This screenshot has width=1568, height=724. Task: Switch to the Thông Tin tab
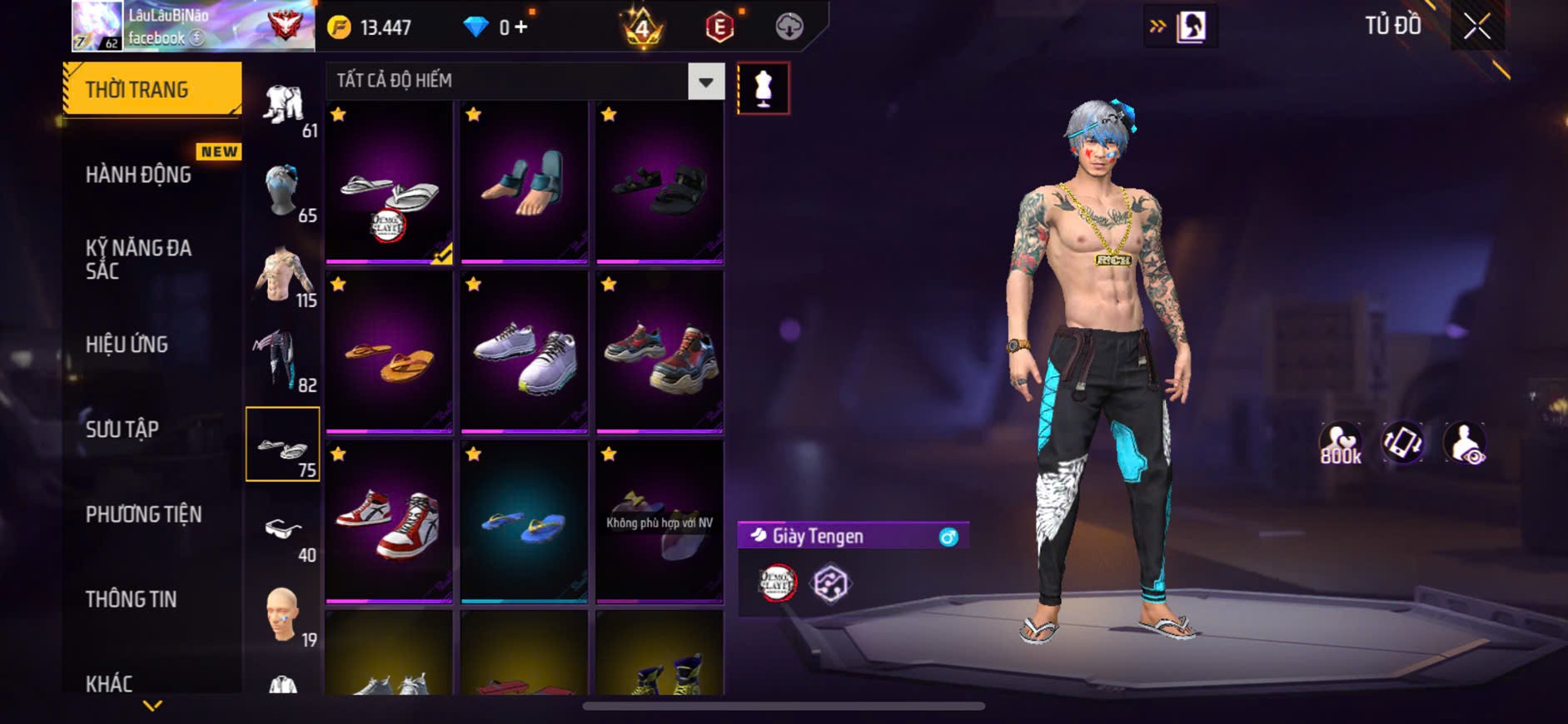[131, 599]
